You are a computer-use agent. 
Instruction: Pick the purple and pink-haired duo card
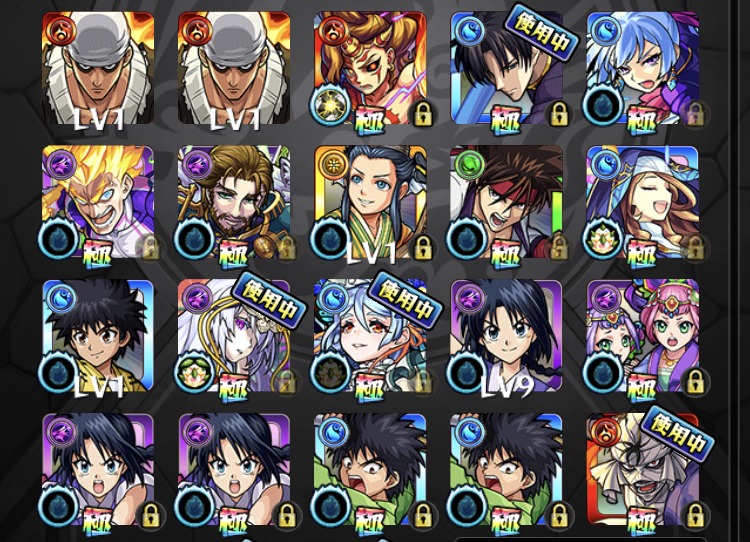point(642,336)
